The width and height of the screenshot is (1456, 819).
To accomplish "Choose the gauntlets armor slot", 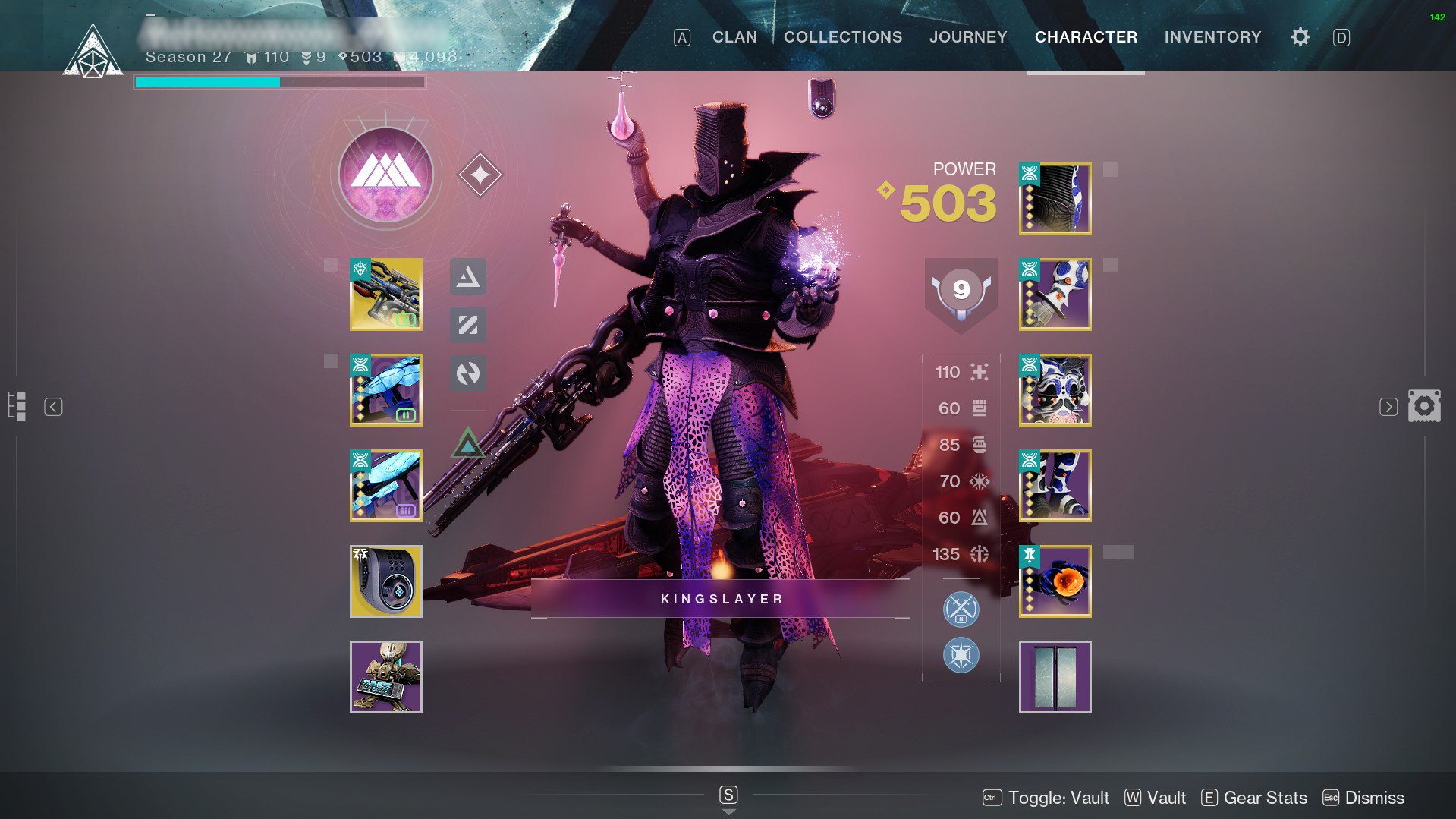I will pos(1055,295).
